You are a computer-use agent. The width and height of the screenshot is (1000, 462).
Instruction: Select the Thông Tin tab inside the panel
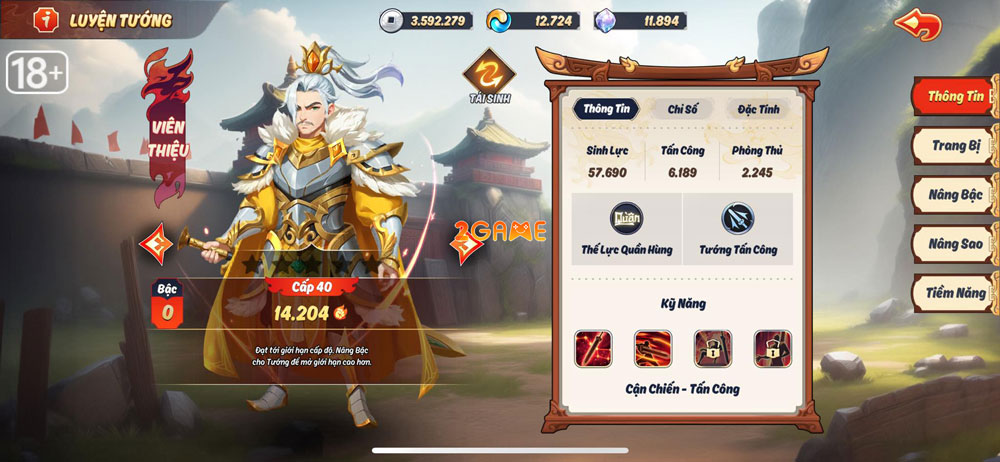(606, 109)
